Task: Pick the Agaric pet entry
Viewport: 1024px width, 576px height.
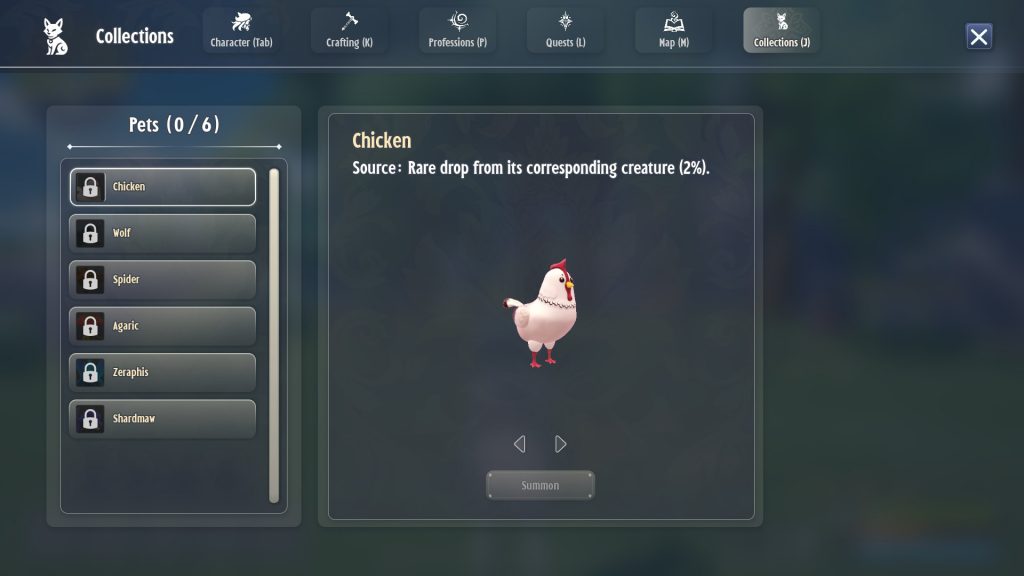Action: 162,326
